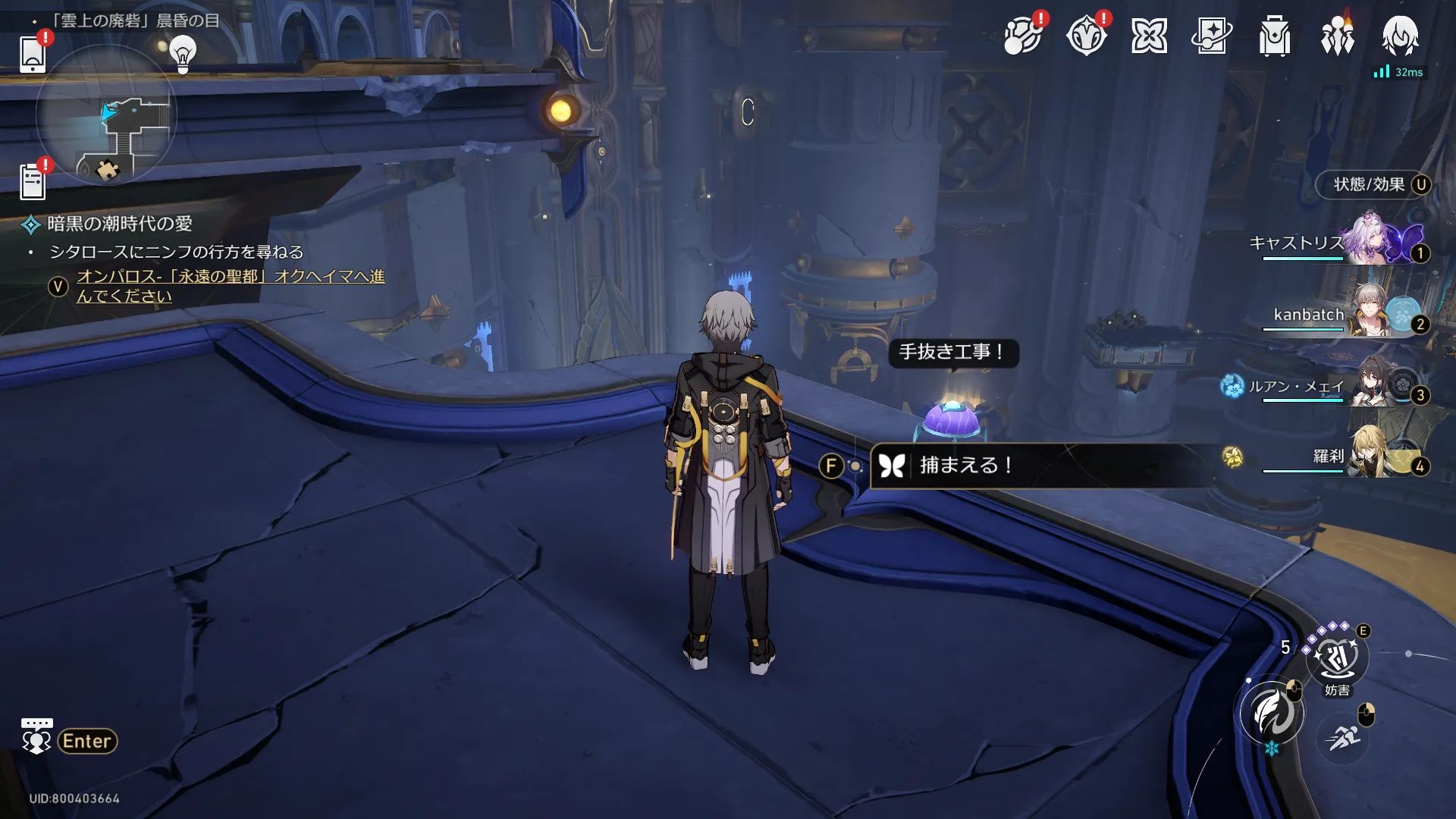The height and width of the screenshot is (819, 1456).
Task: Click the lightbulb hint icon
Action: 183,55
